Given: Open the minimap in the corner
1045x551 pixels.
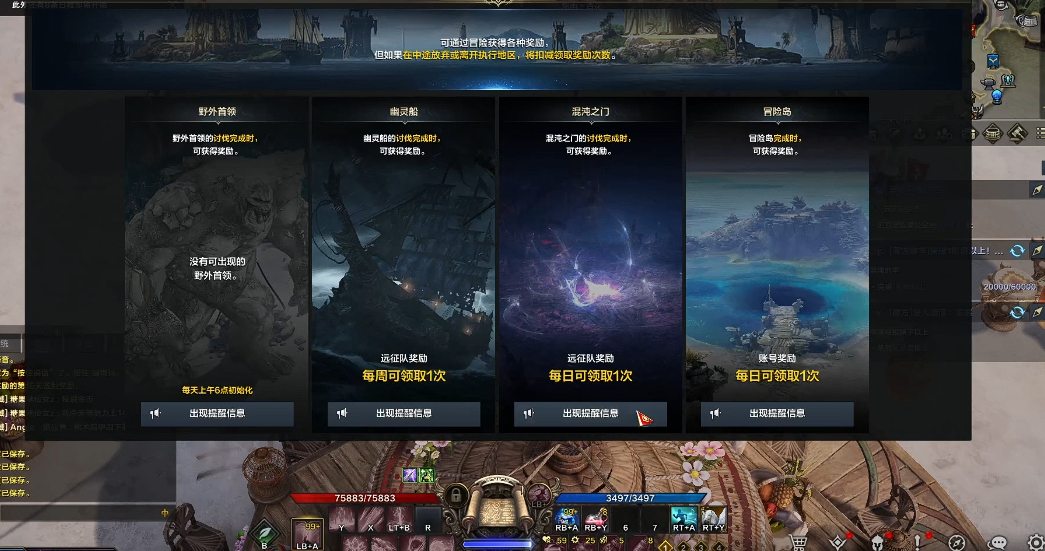Looking at the screenshot, I should pyautogui.click(x=1007, y=50).
